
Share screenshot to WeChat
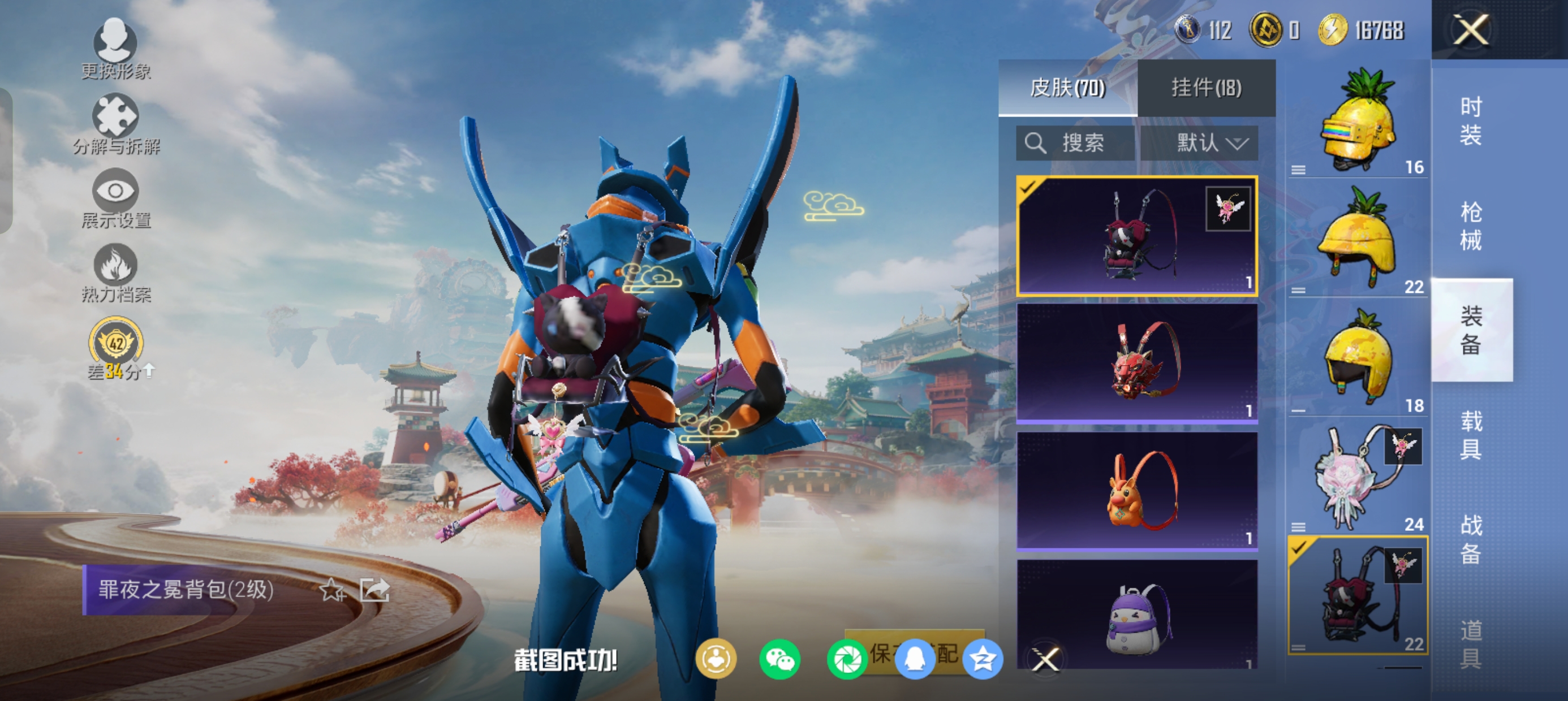pos(779,659)
